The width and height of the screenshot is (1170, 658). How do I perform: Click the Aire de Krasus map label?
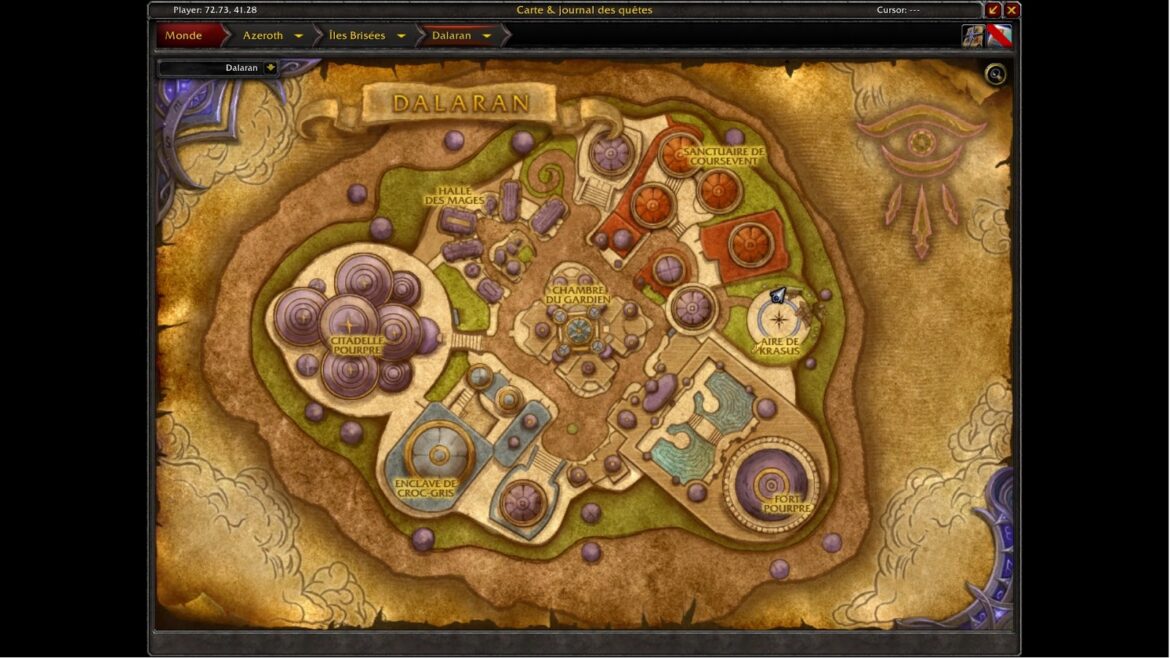[780, 346]
